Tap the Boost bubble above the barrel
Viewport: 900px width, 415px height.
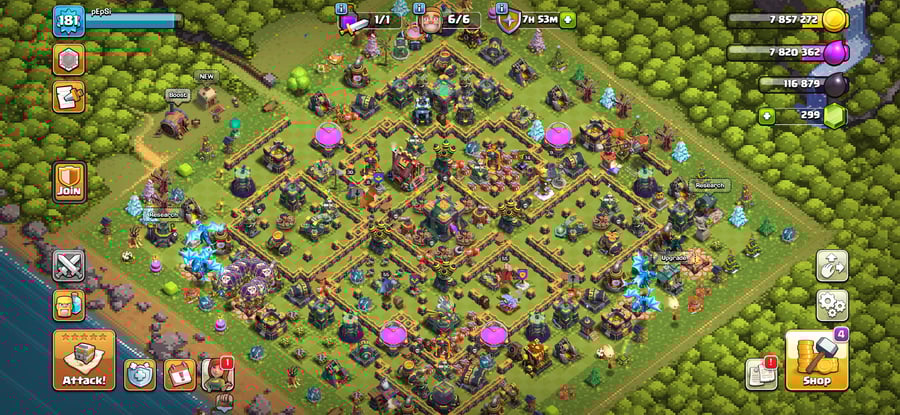(x=178, y=95)
